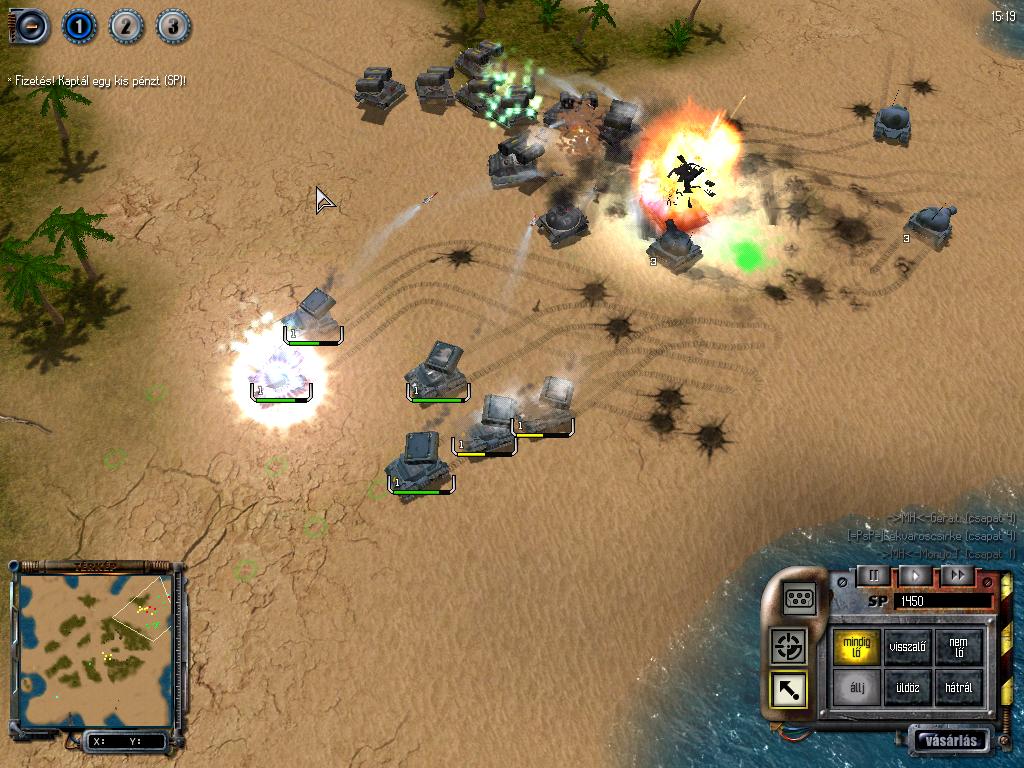Open the six-dot unit formation icon
Image resolution: width=1024 pixels, height=768 pixels.
[x=800, y=598]
